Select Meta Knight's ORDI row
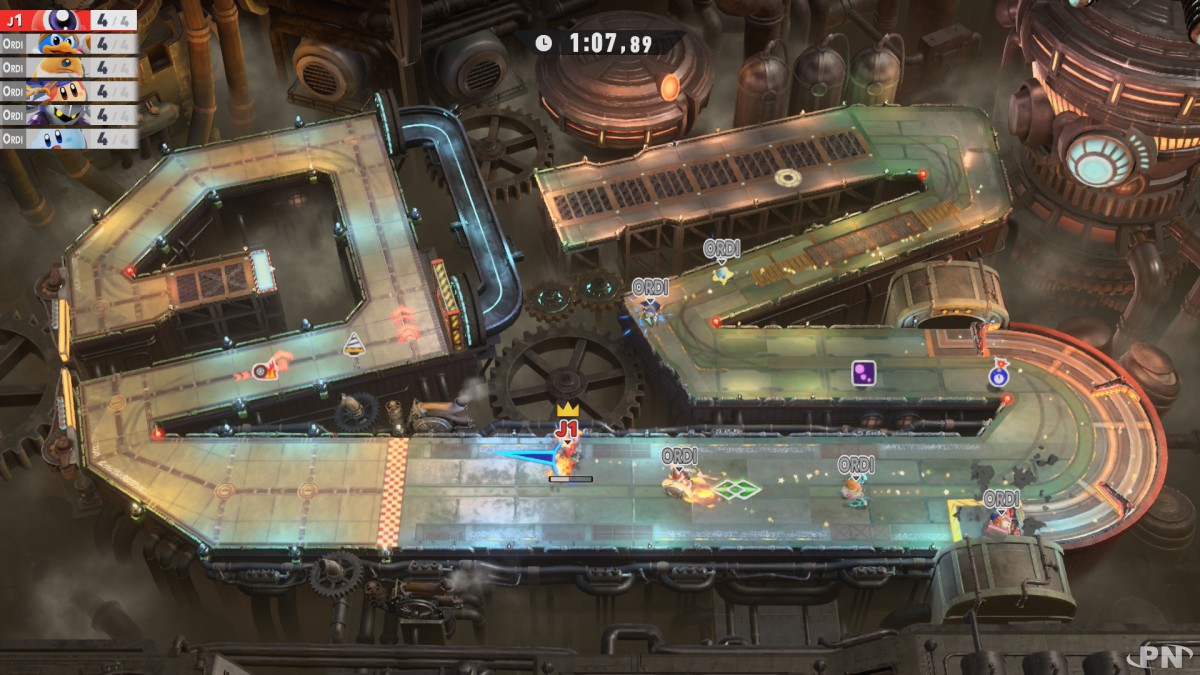The height and width of the screenshot is (675, 1200). click(68, 115)
